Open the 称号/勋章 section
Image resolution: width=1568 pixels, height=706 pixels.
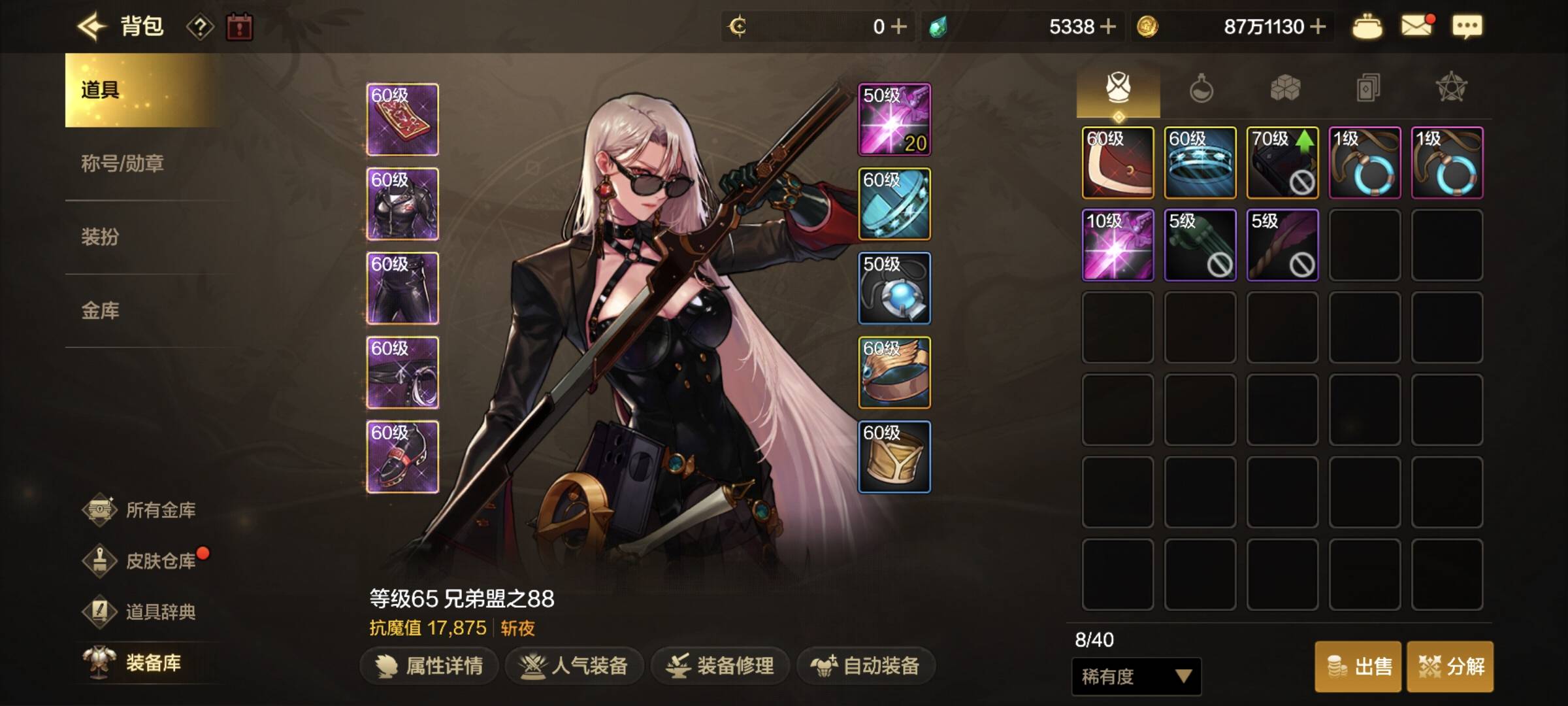click(x=122, y=163)
